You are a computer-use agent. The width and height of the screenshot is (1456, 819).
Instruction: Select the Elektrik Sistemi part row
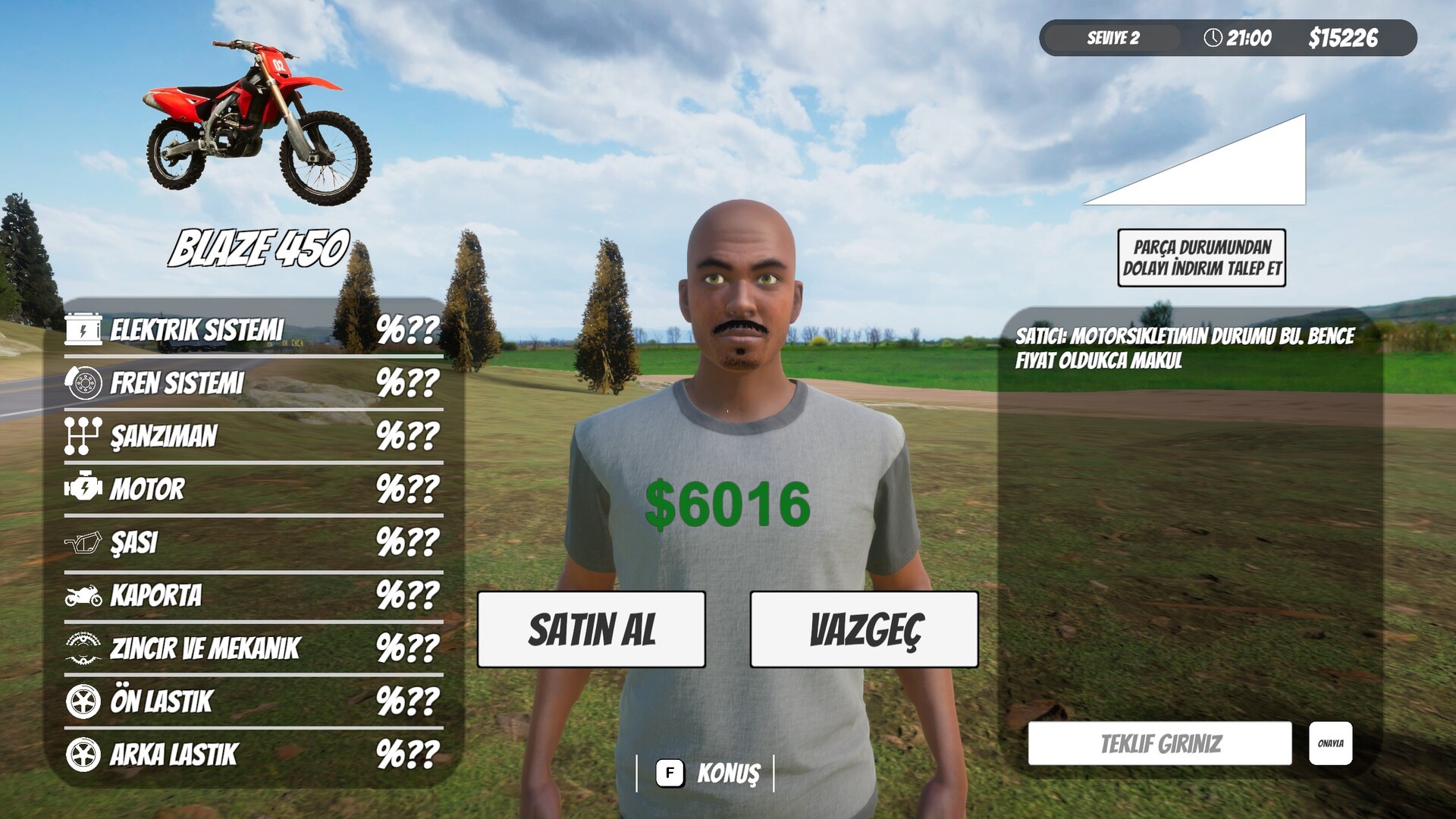tap(253, 330)
